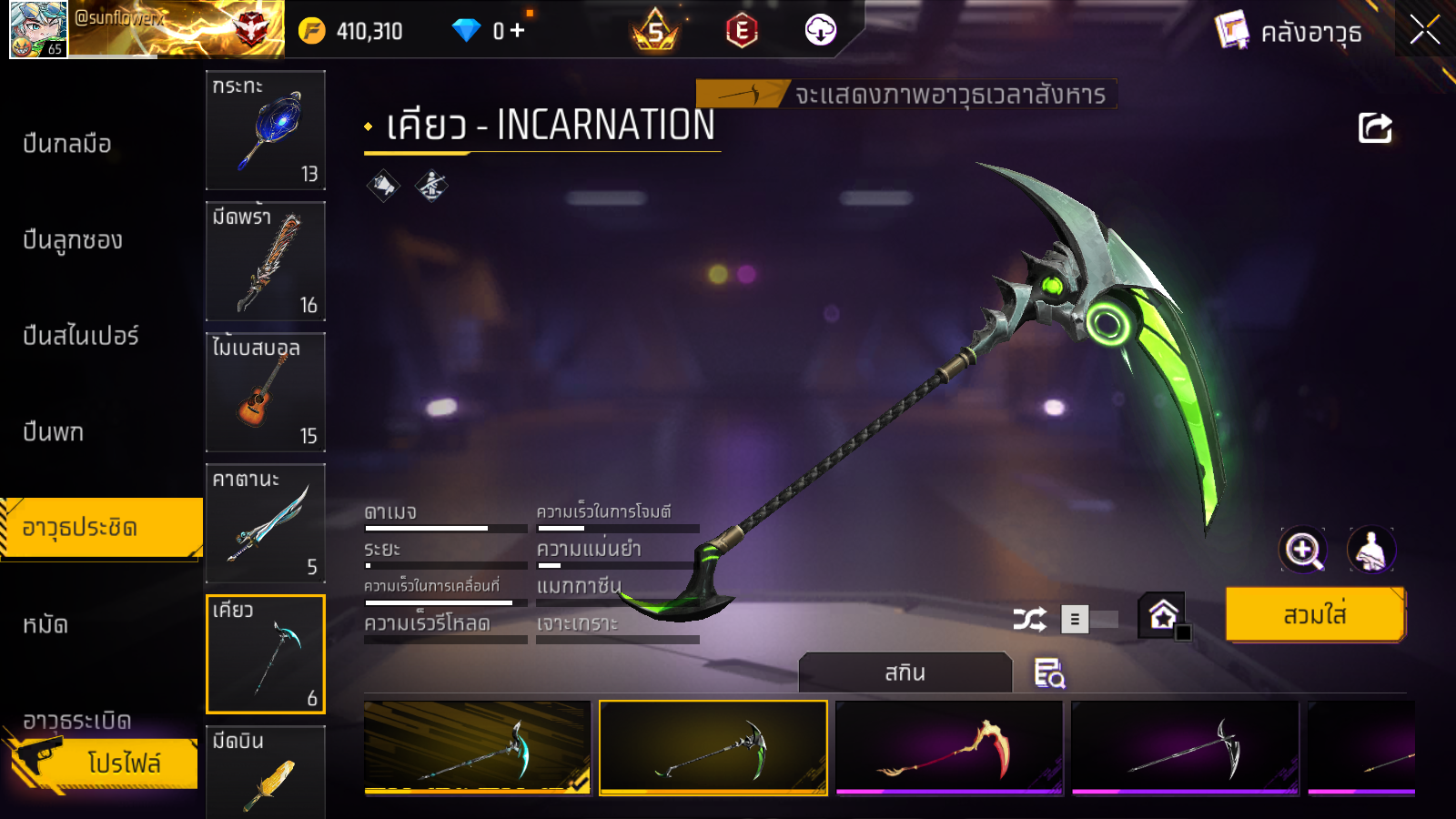The height and width of the screenshot is (819, 1456).
Task: Pick the กระทะ pan weapon slot
Action: (x=266, y=130)
